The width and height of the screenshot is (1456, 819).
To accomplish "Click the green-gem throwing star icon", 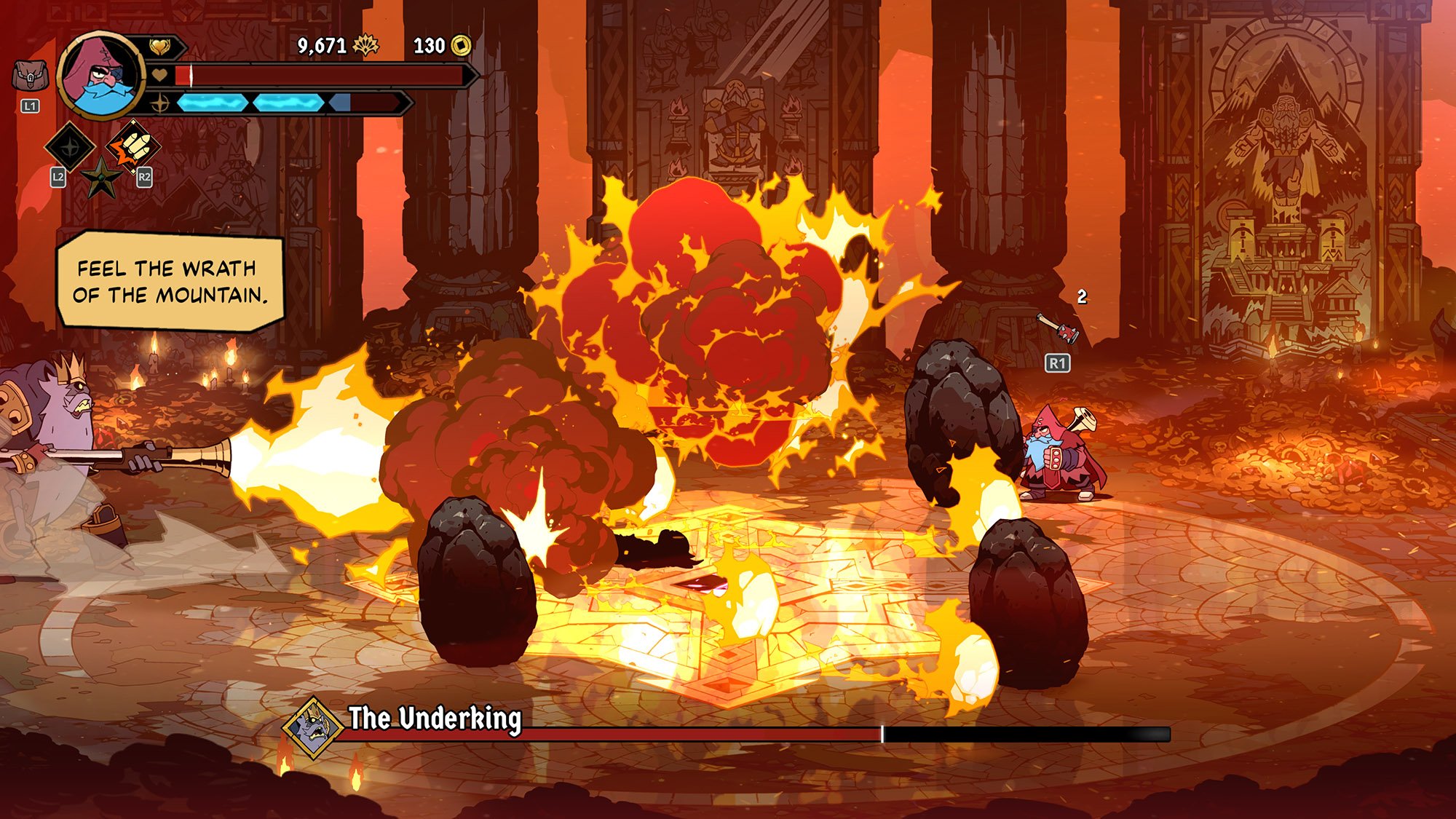I will click(x=101, y=177).
